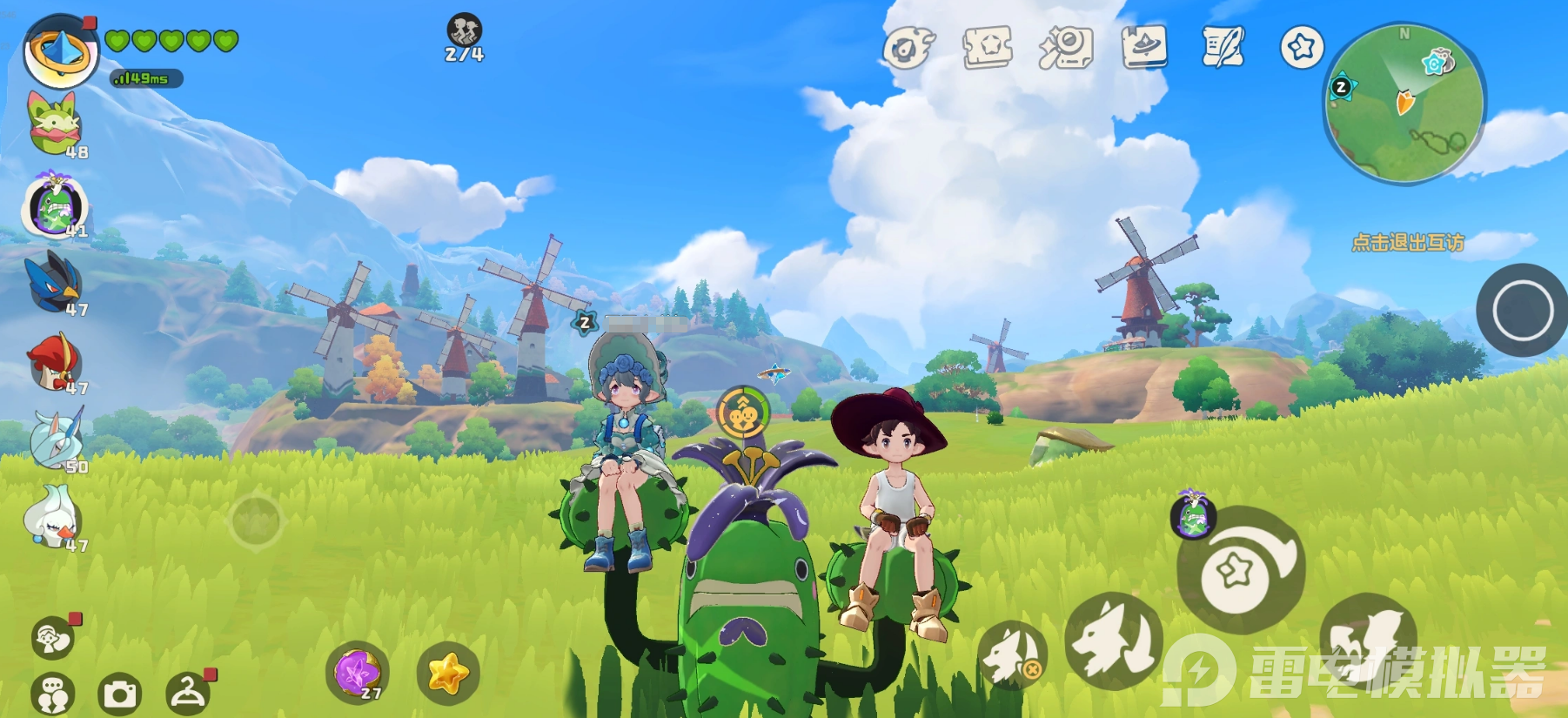
Task: Open the clothes hanger wardrobe
Action: pyautogui.click(x=187, y=694)
